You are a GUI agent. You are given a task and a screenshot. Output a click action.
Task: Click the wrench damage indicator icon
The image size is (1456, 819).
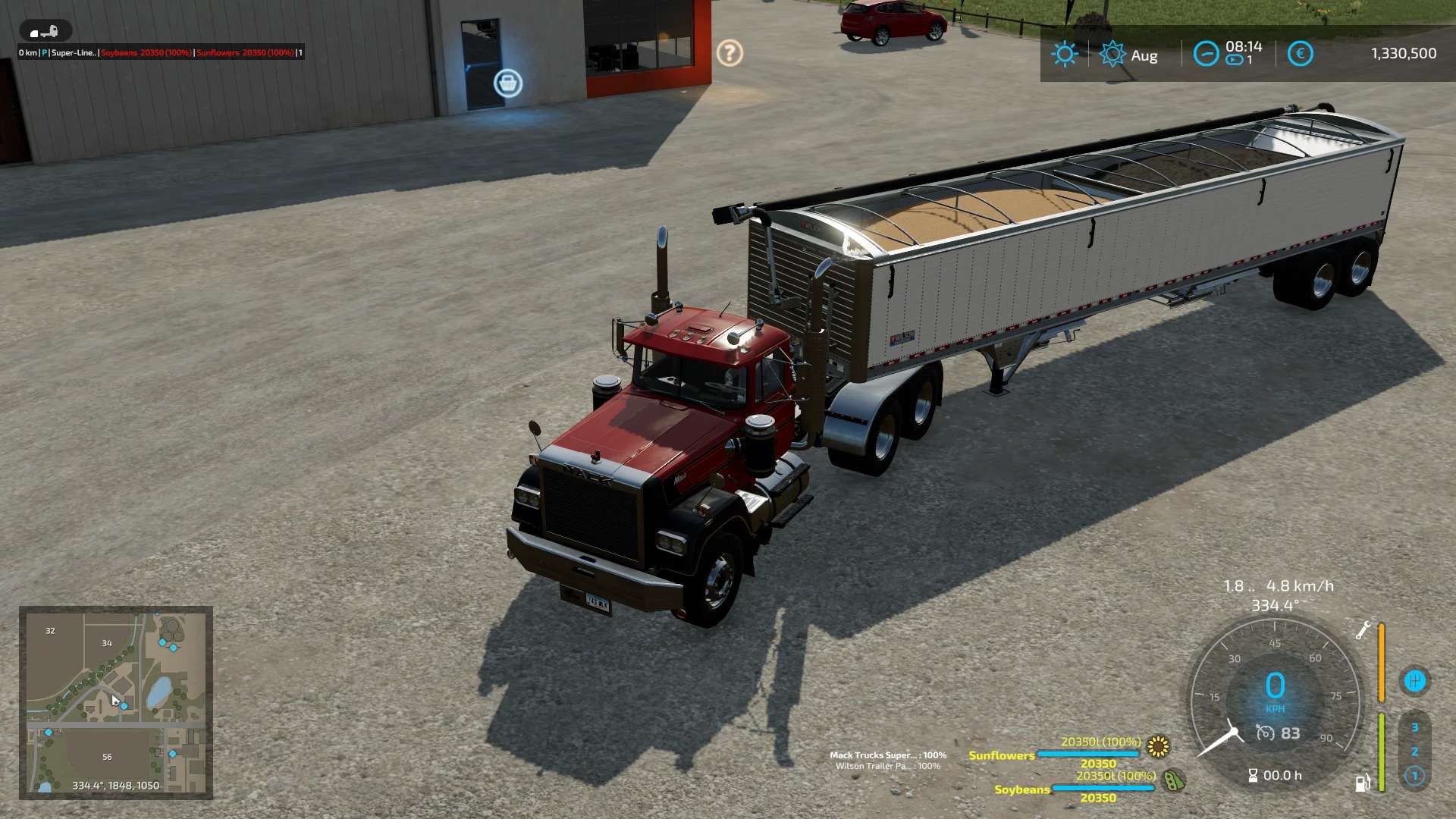[x=1363, y=629]
